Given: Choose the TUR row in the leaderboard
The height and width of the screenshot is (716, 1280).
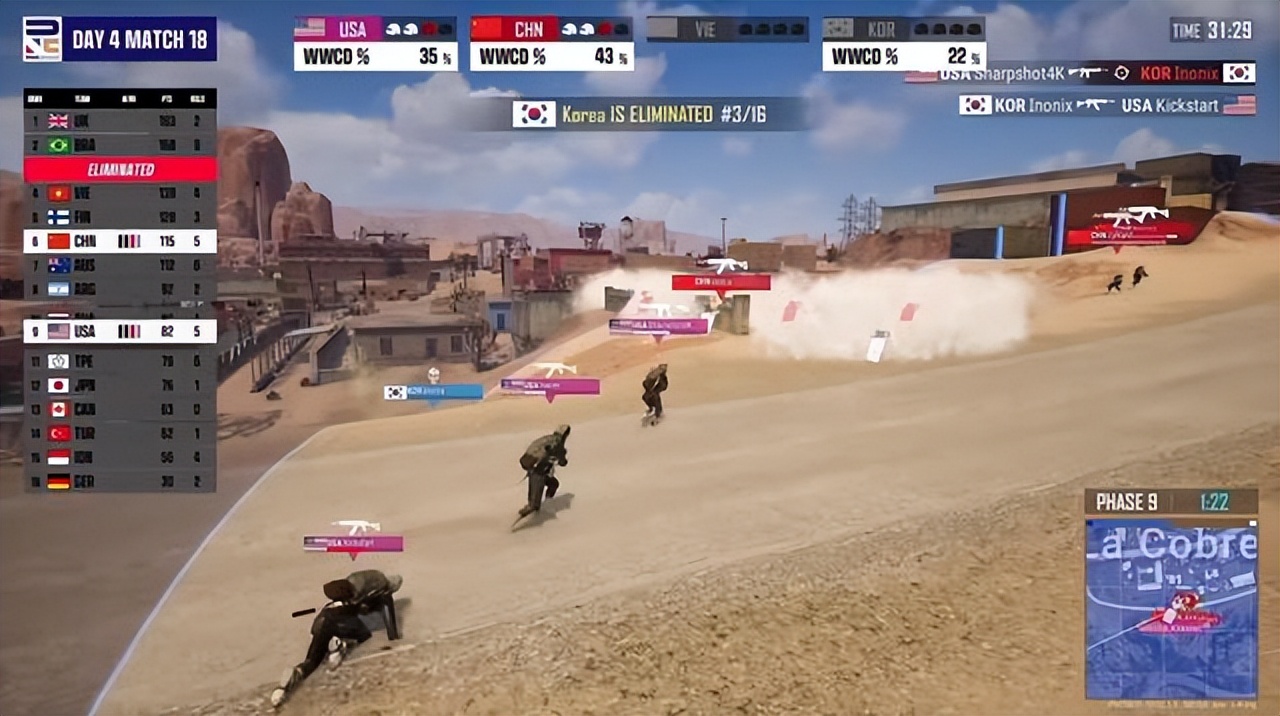Looking at the screenshot, I should (120, 433).
